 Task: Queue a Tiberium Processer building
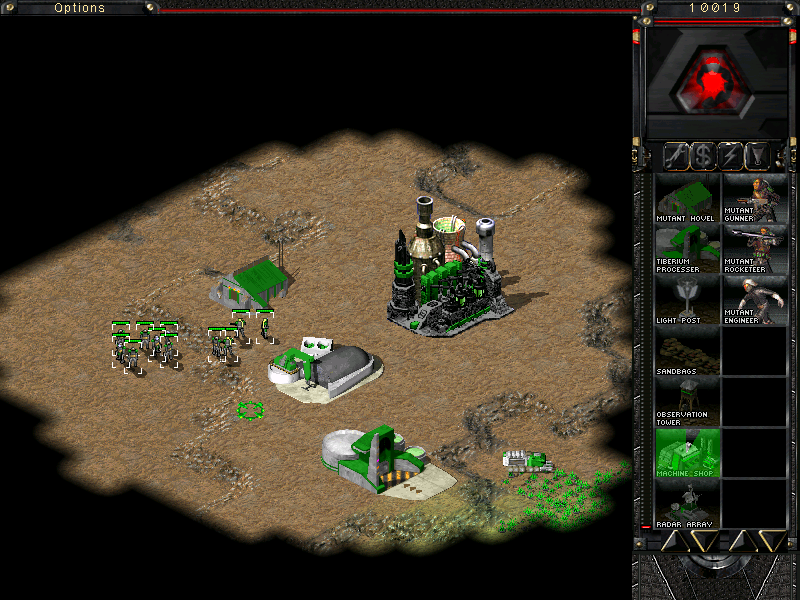686,249
